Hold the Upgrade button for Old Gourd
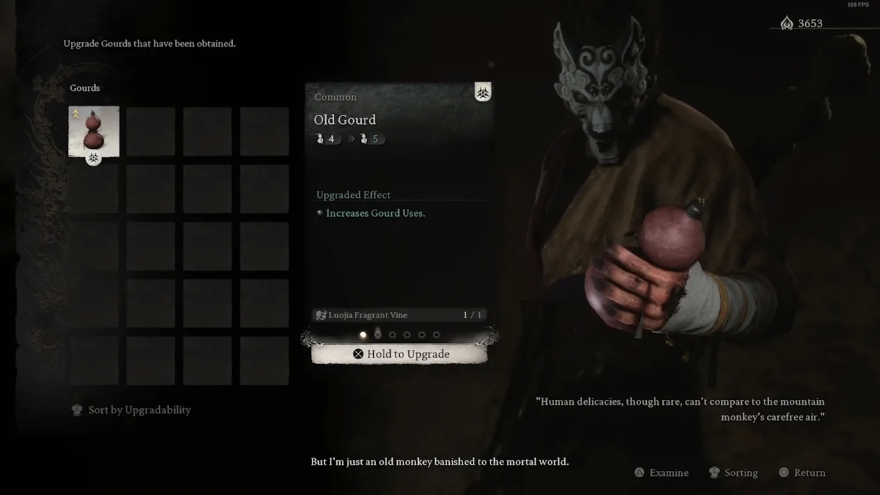 [400, 354]
